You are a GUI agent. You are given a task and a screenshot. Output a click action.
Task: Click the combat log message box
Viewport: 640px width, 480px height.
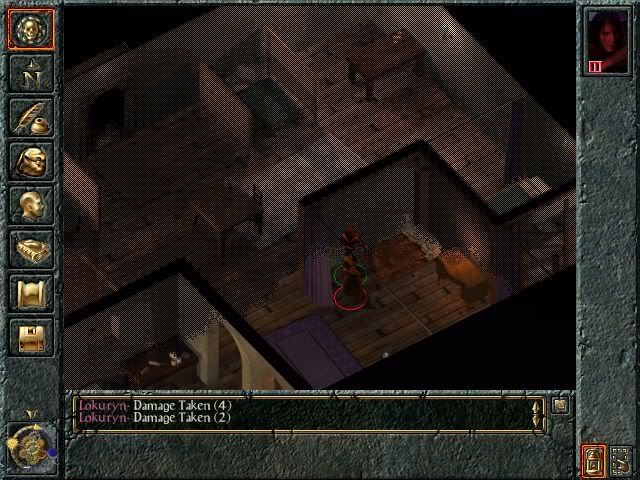[x=300, y=414]
